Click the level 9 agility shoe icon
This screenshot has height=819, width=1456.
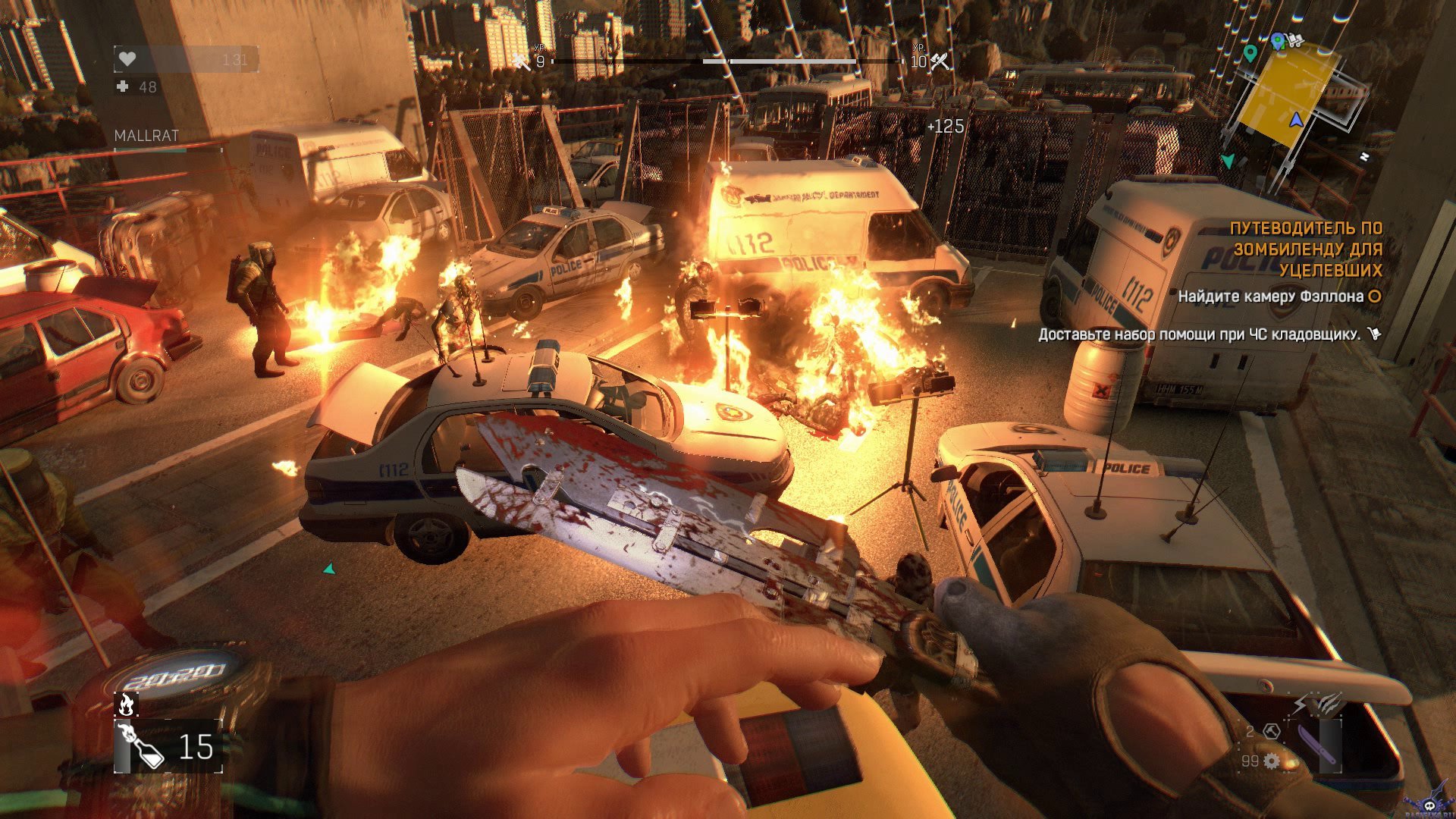coord(522,61)
